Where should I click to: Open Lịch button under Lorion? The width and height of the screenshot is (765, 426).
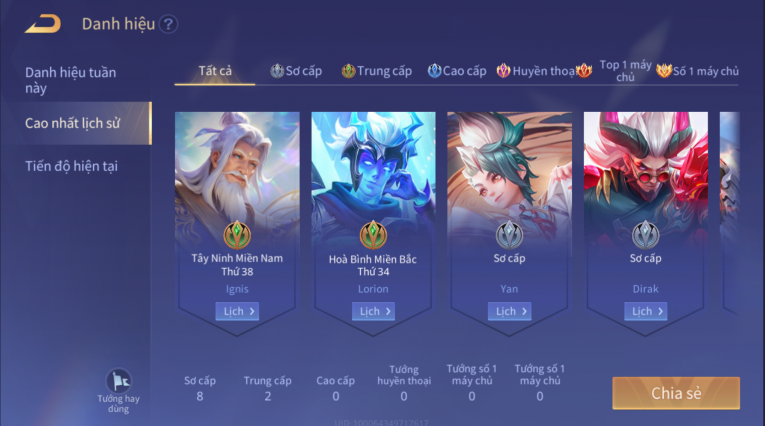[373, 311]
